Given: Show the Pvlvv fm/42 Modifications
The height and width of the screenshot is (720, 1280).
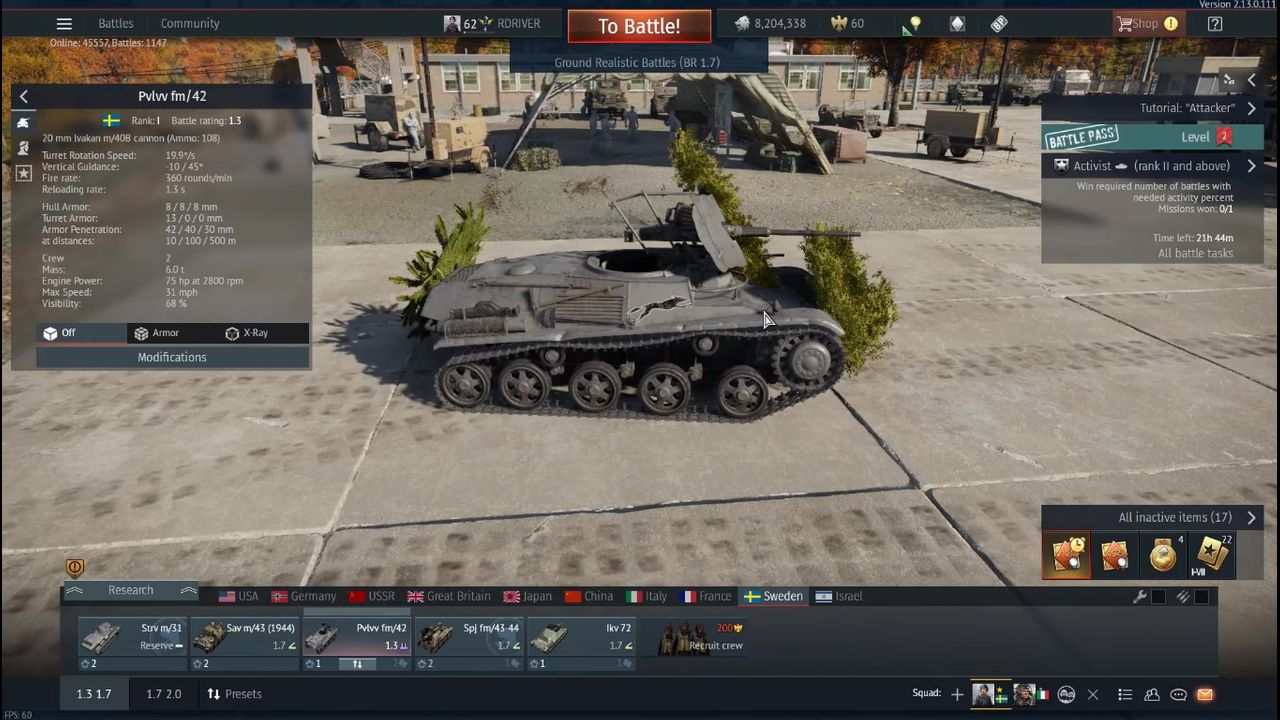Looking at the screenshot, I should pyautogui.click(x=172, y=357).
